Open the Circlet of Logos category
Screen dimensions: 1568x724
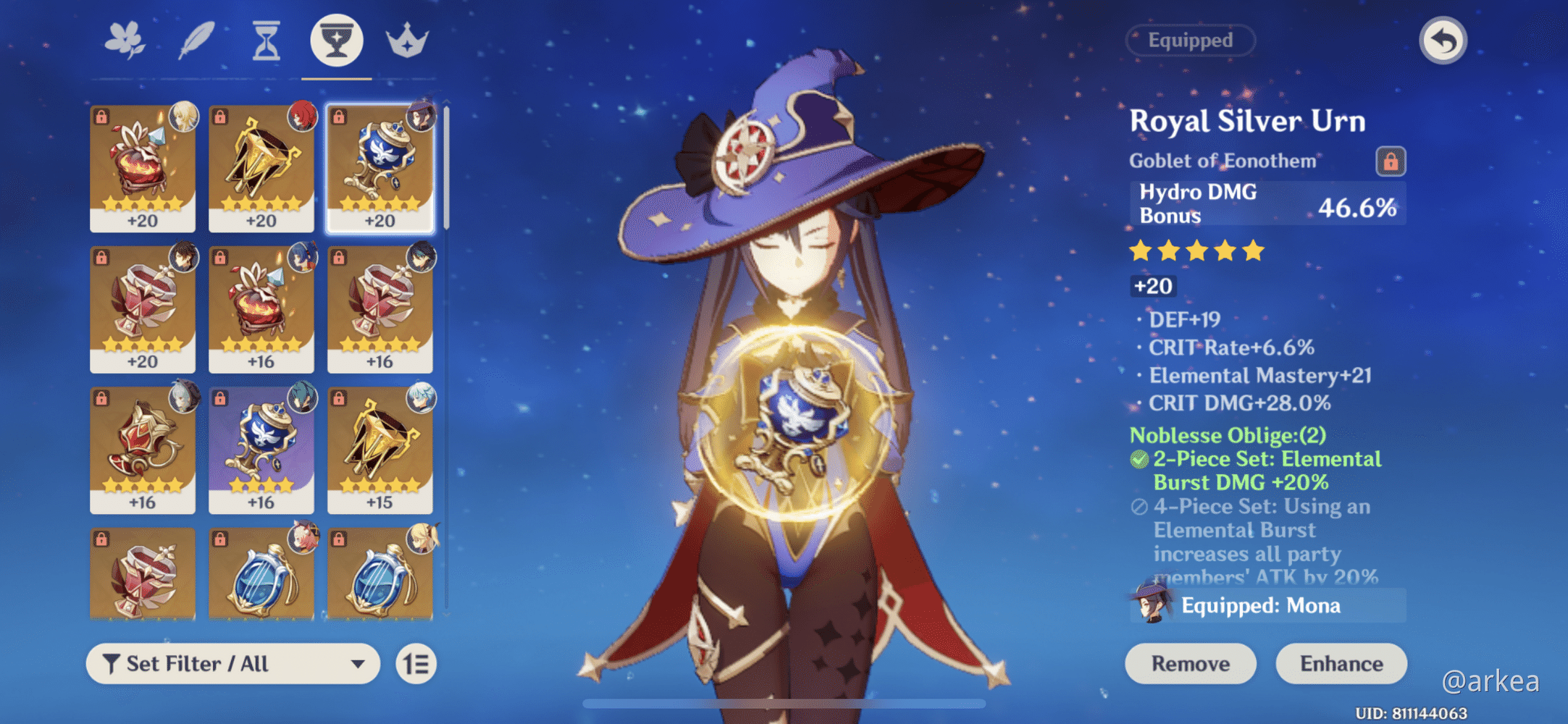coord(408,41)
